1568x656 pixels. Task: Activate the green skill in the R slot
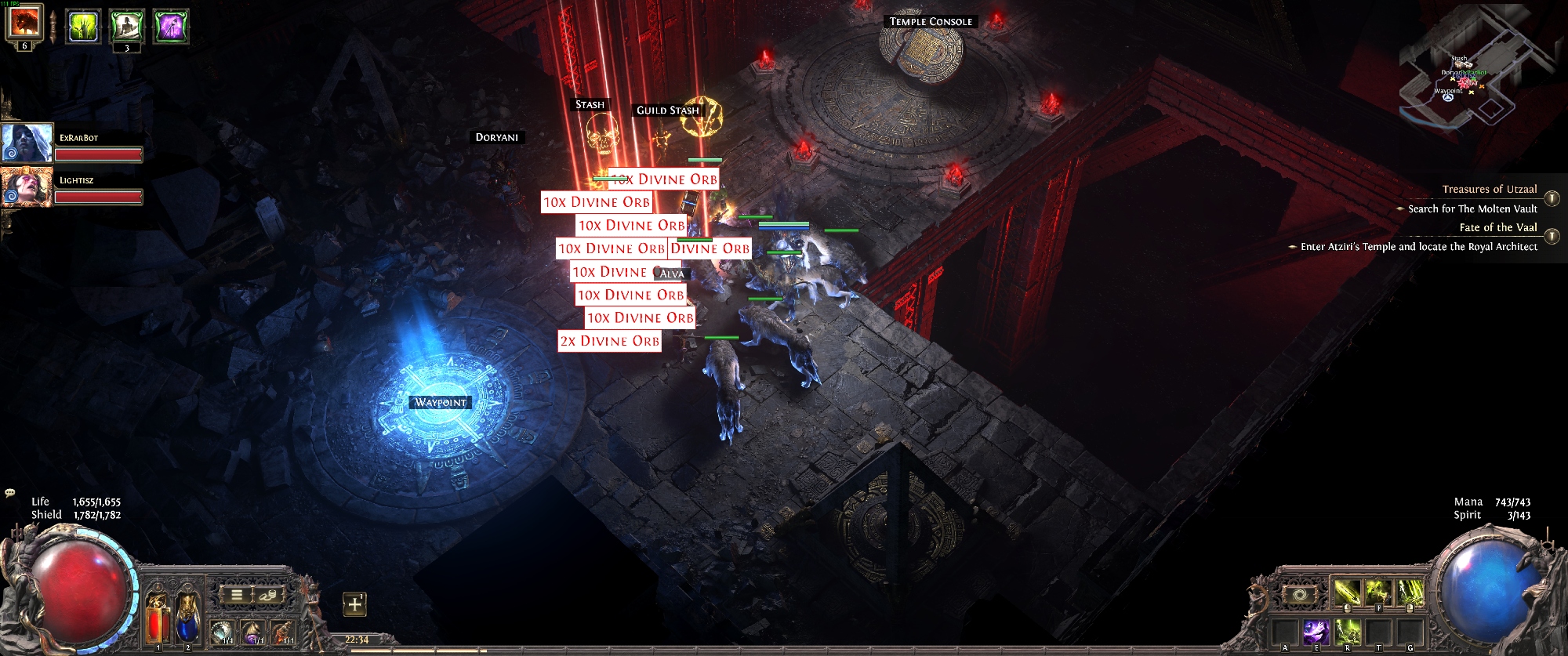point(1347,631)
